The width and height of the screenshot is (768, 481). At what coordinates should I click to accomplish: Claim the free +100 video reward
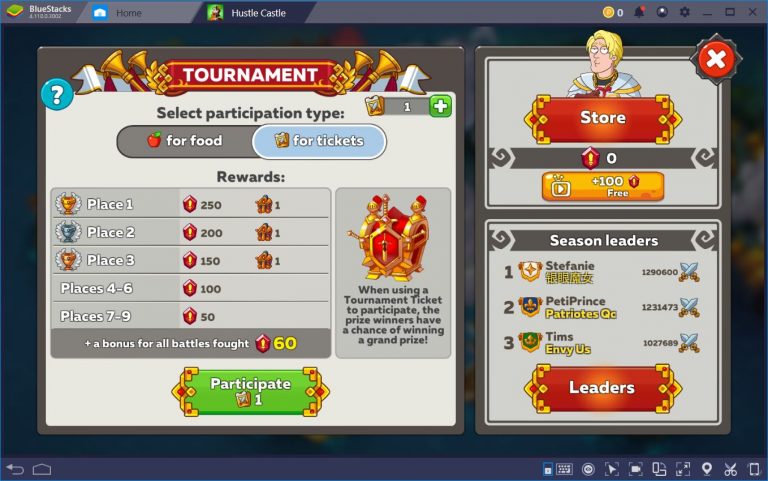coord(603,186)
